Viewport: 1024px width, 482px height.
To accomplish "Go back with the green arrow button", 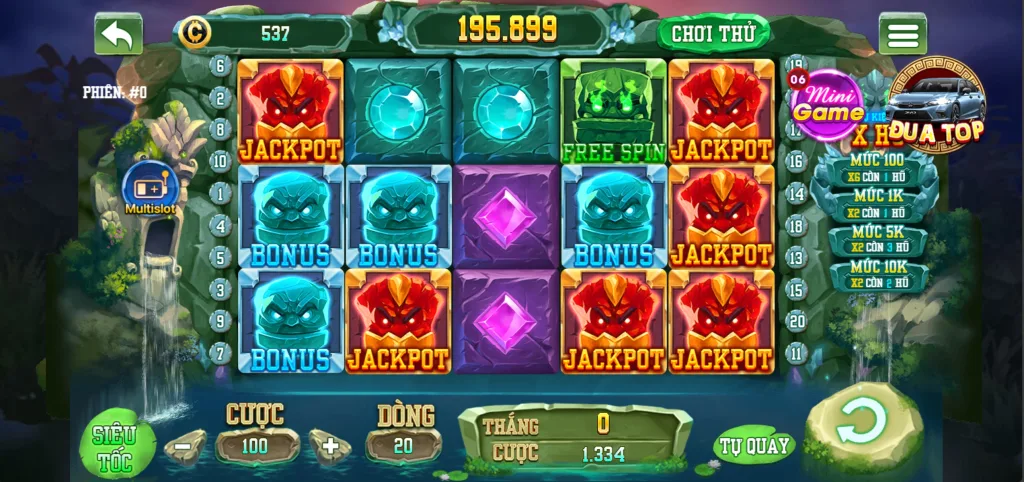I will (118, 34).
